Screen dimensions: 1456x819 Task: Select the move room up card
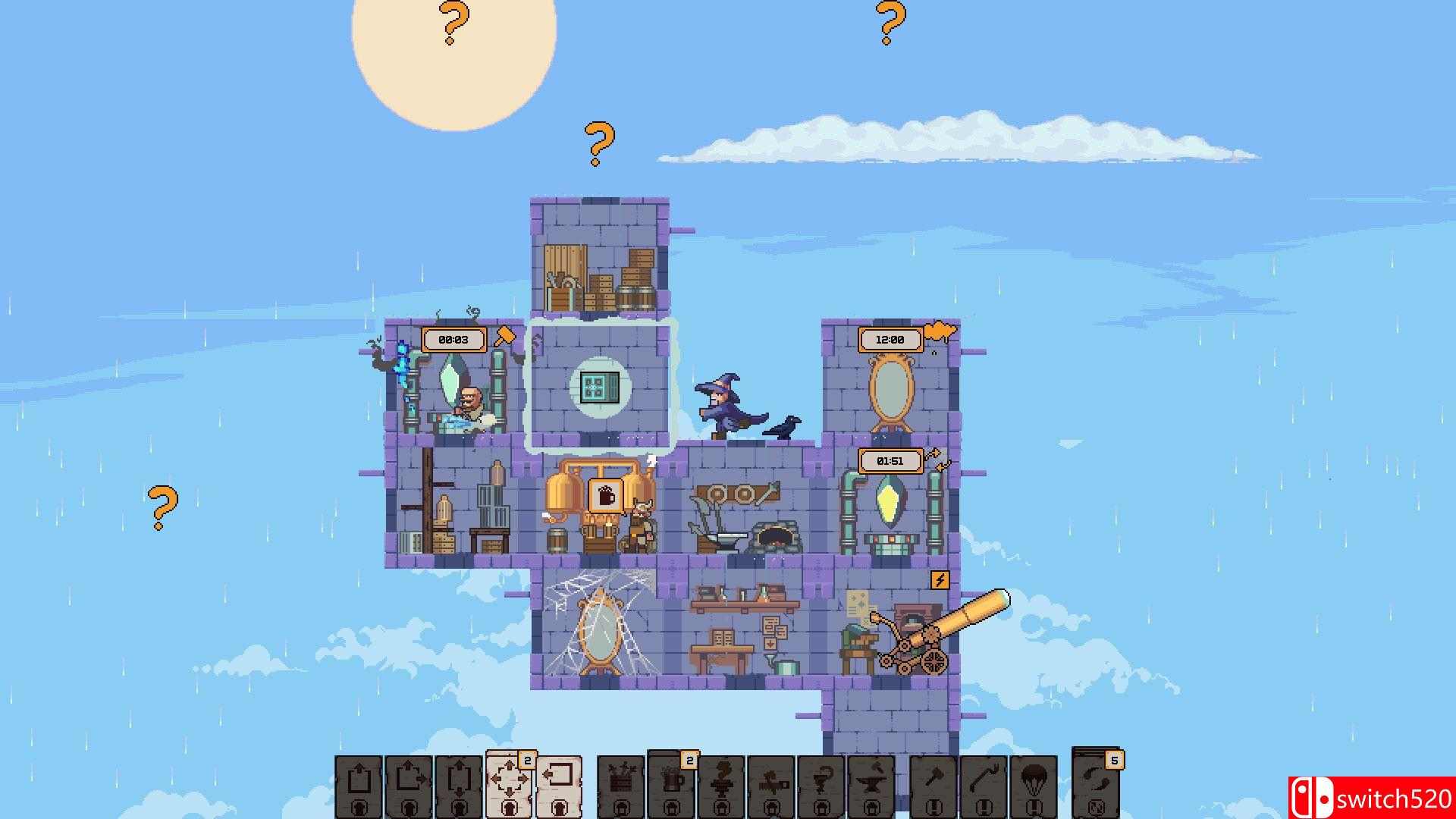(x=360, y=785)
